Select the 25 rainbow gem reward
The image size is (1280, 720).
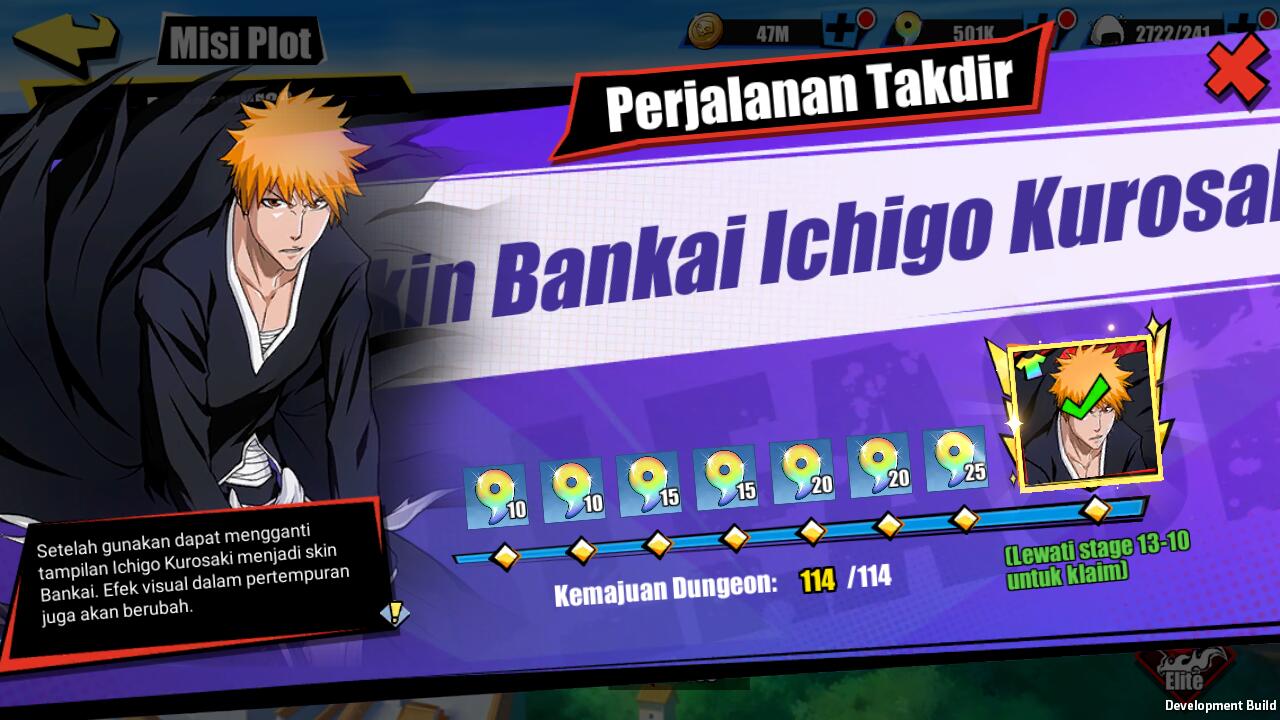tap(955, 464)
